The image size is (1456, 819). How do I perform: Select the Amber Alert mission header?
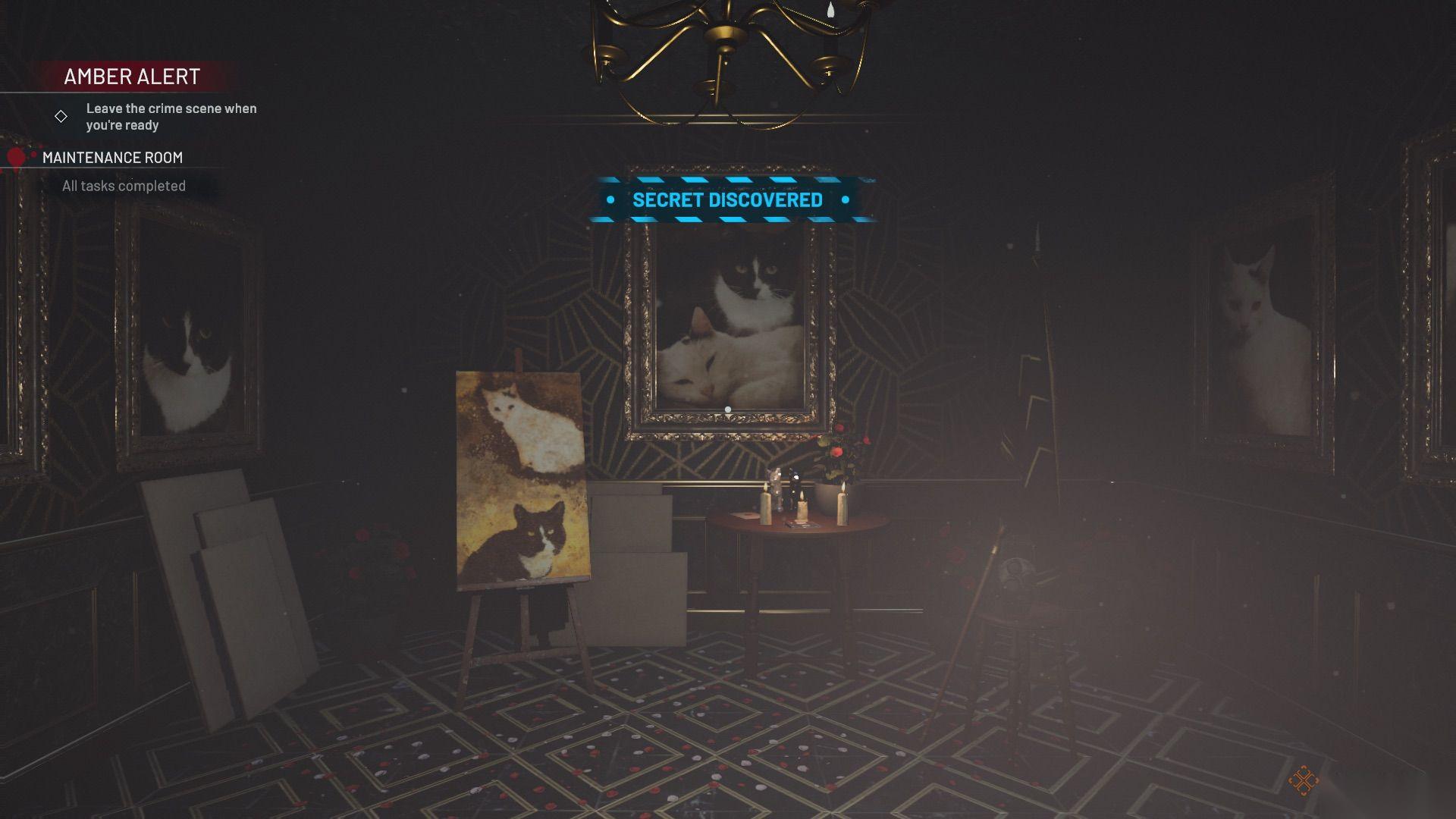click(x=132, y=77)
